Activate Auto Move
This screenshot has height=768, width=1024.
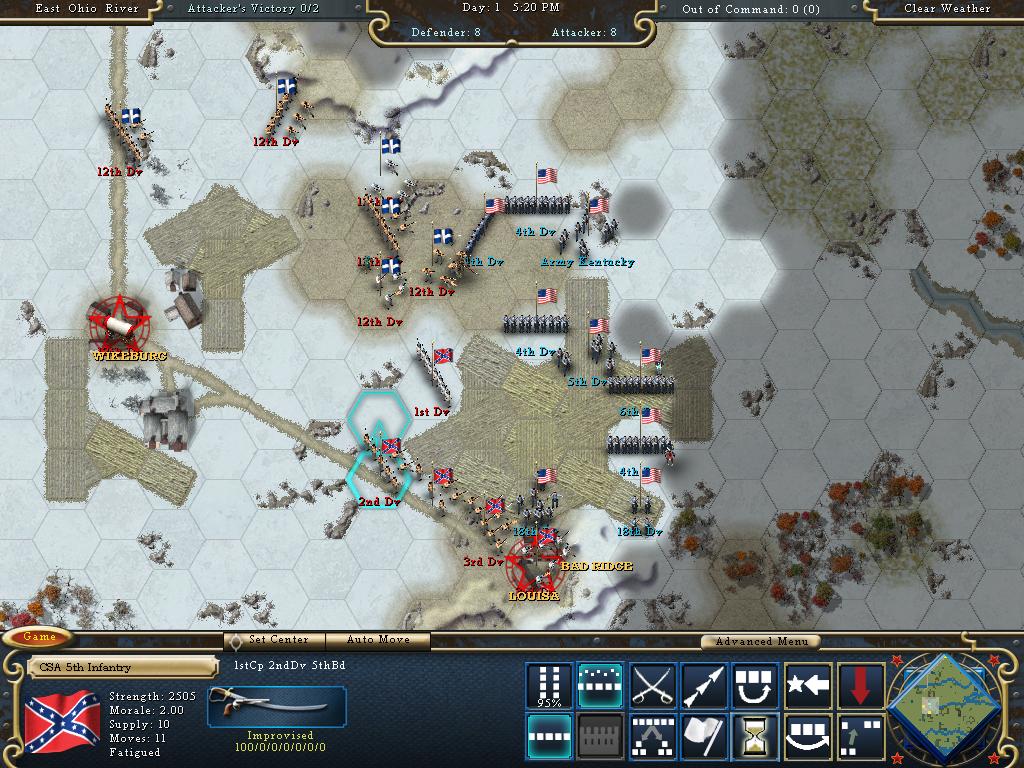380,640
